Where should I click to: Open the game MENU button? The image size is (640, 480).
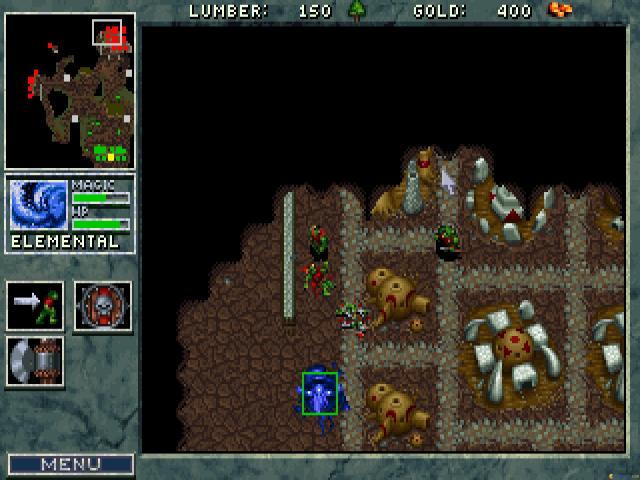pyautogui.click(x=70, y=464)
